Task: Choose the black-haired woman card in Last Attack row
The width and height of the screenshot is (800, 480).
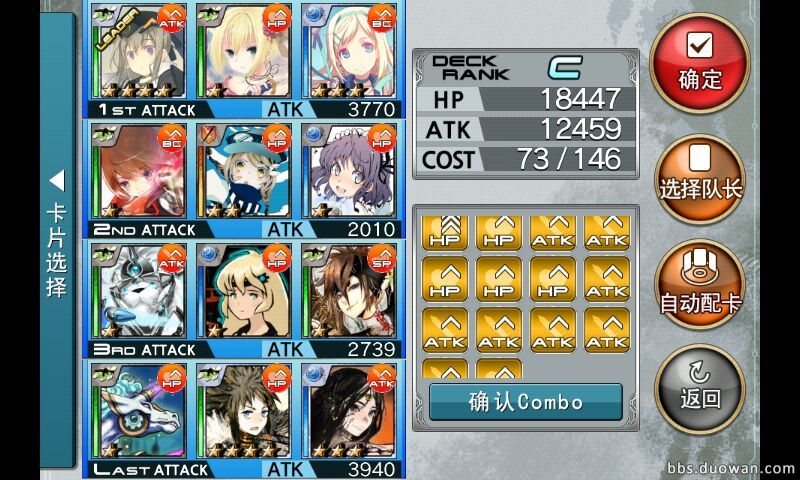Action: [x=350, y=411]
